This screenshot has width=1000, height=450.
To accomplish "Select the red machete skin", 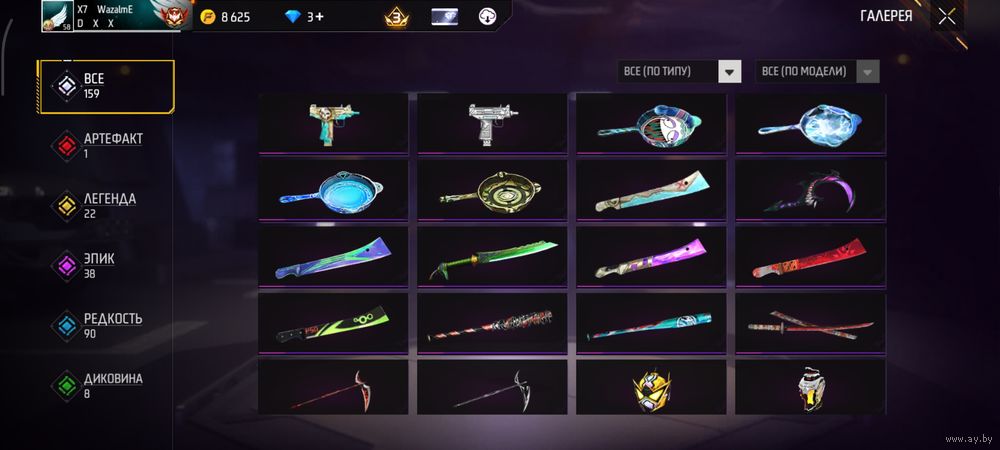I will tap(810, 255).
